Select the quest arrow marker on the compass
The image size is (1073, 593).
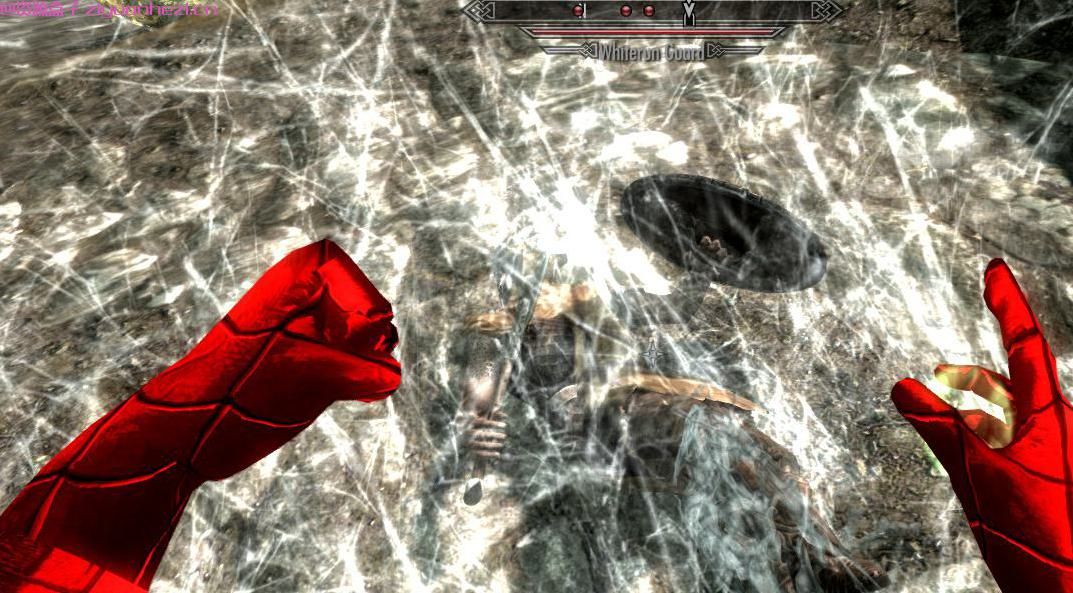coord(688,14)
